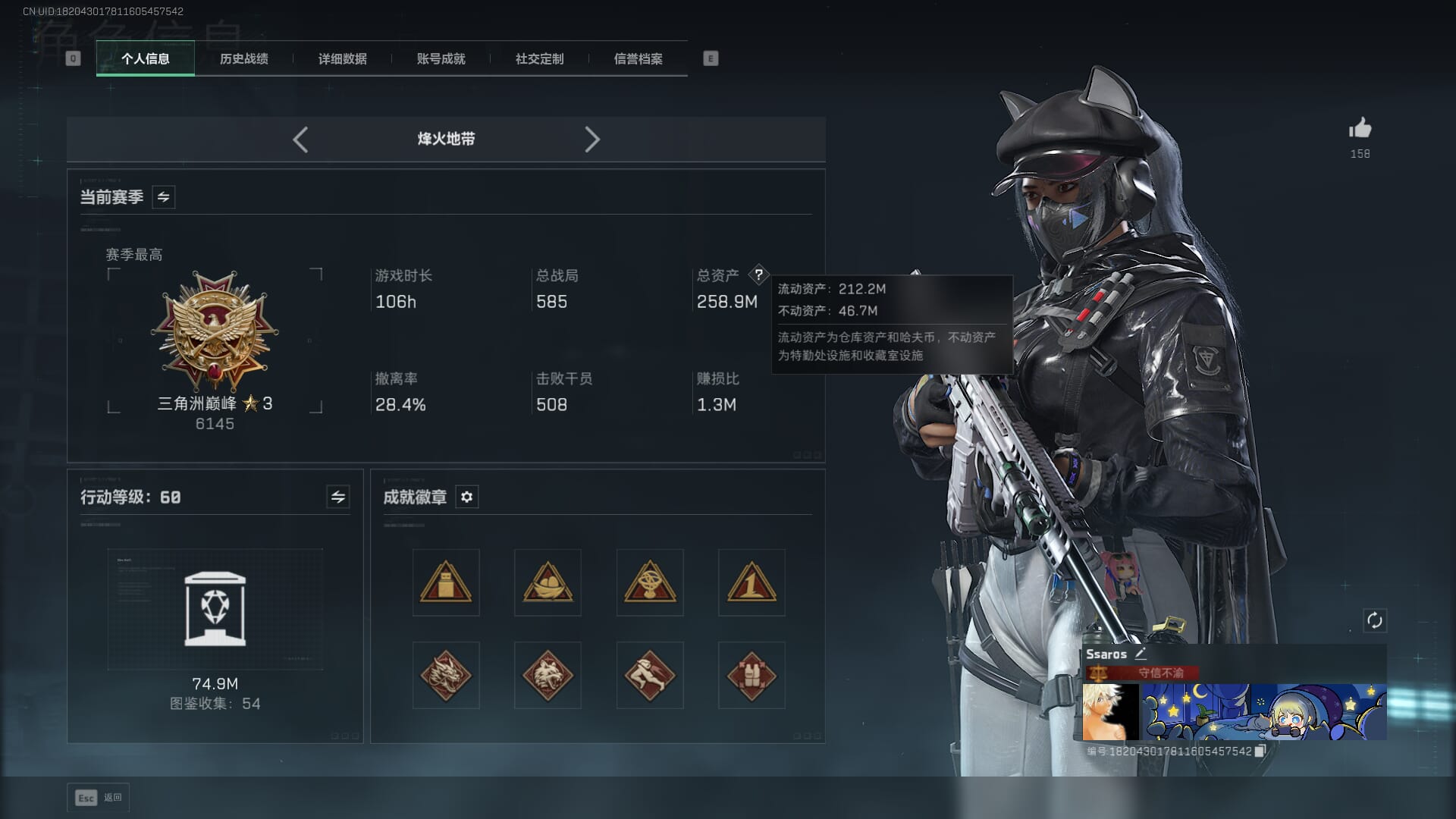
Task: Click the rotate character refresh icon
Action: pos(1374,620)
